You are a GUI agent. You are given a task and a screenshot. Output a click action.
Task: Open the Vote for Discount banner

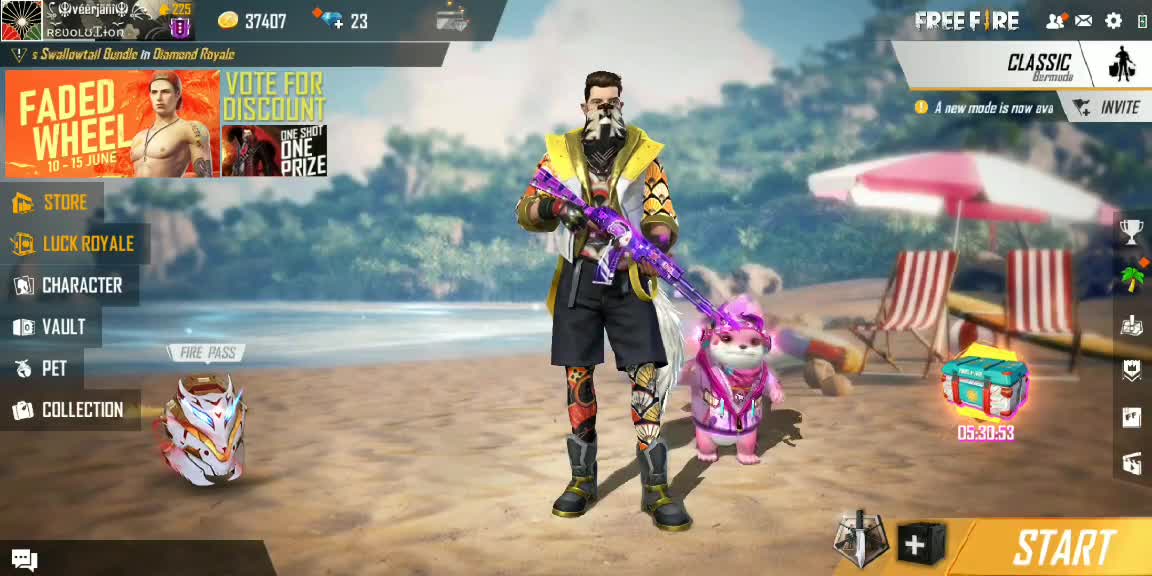[x=274, y=124]
